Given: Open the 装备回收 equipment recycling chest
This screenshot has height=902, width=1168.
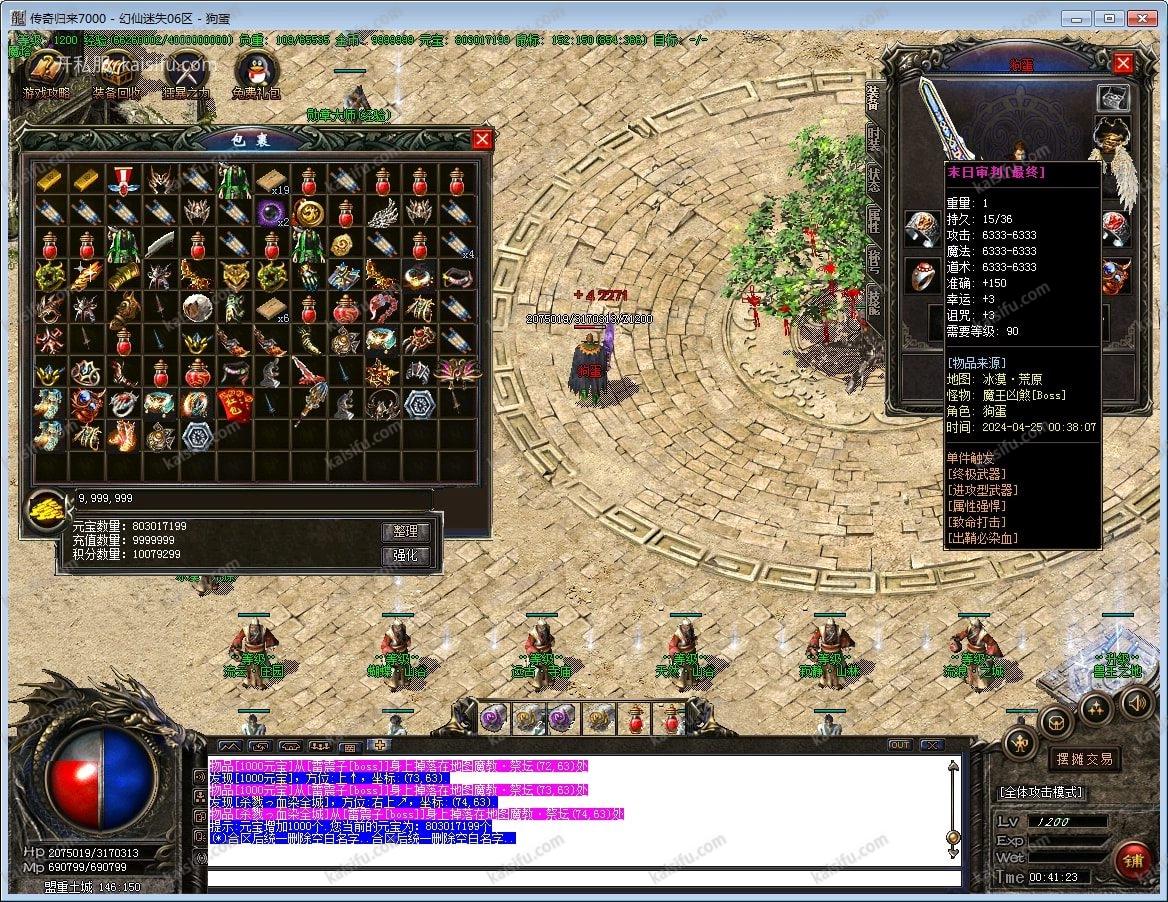Looking at the screenshot, I should [x=116, y=73].
